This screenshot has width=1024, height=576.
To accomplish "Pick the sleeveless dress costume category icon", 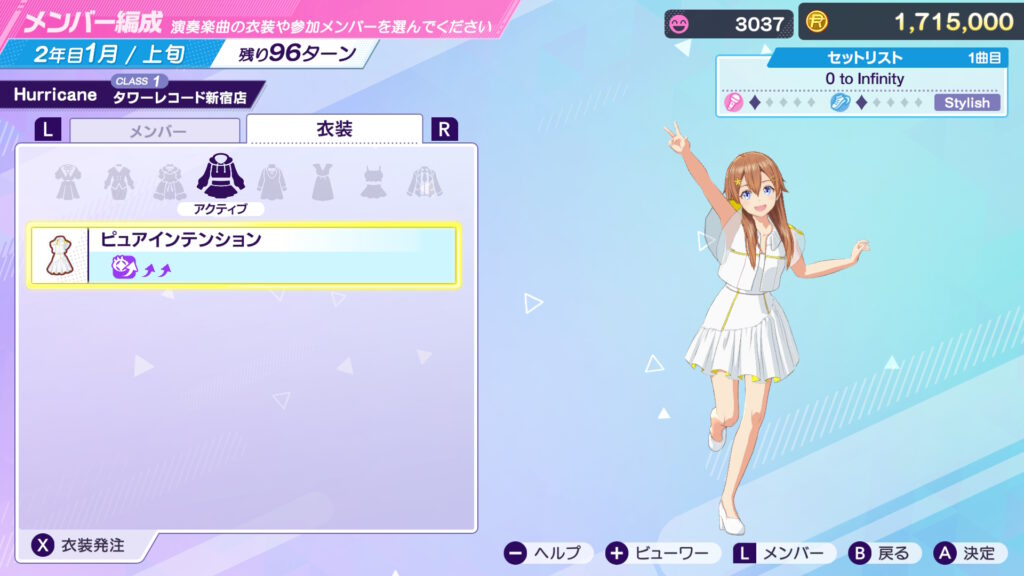I will [x=321, y=181].
